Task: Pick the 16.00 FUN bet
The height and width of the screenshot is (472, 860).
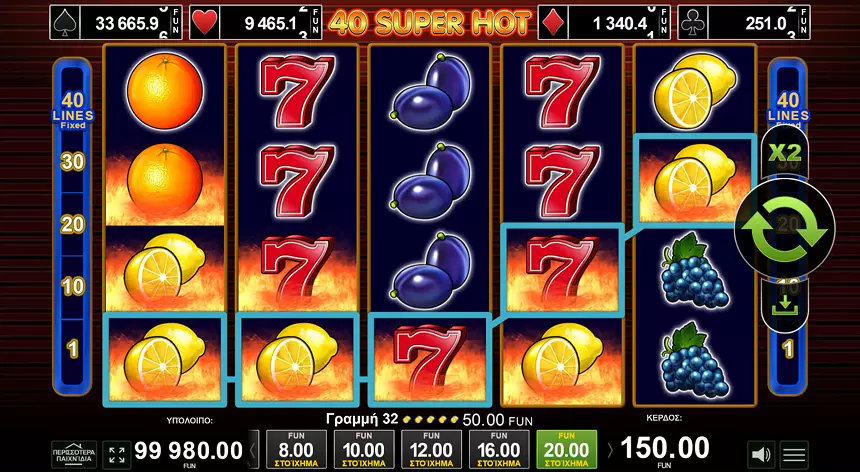Action: pos(498,450)
